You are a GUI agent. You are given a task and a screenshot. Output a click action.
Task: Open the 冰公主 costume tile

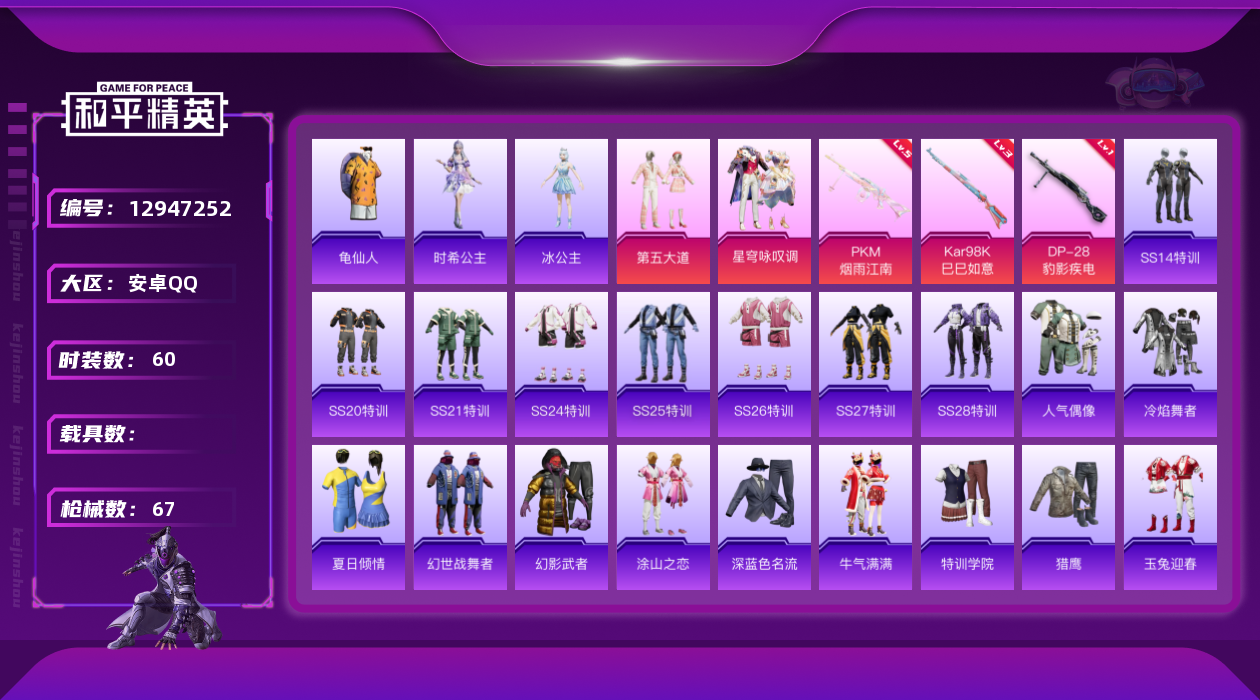coord(561,210)
